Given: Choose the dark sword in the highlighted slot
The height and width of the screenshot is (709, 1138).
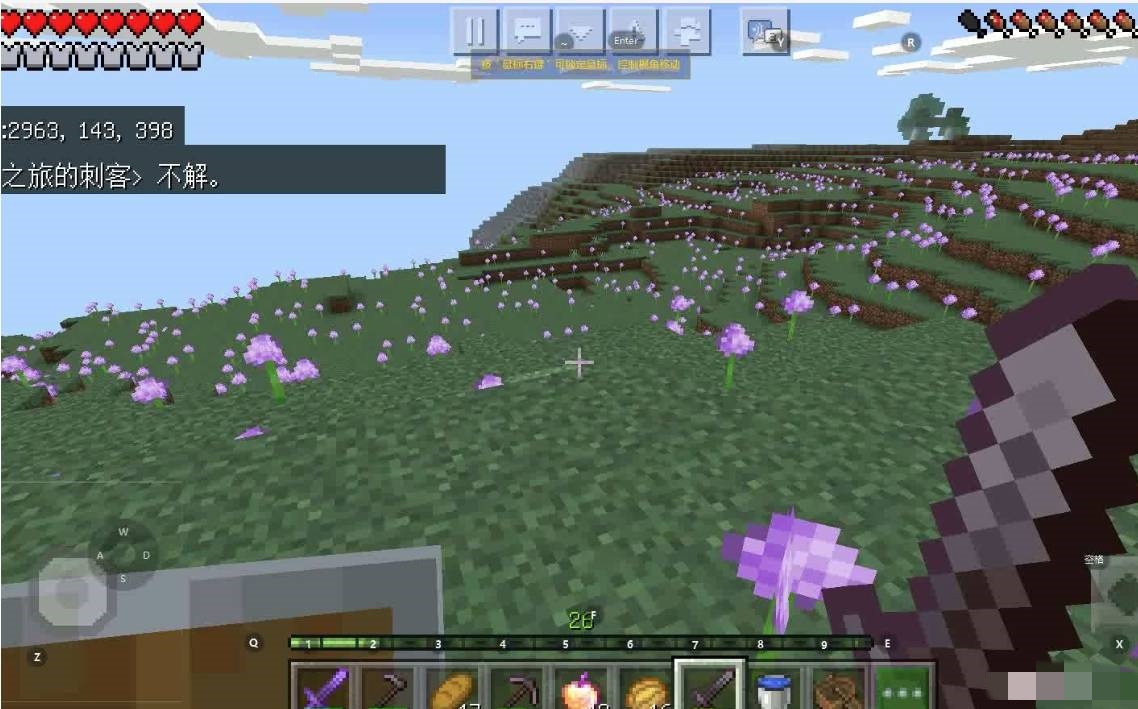Looking at the screenshot, I should 709,687.
